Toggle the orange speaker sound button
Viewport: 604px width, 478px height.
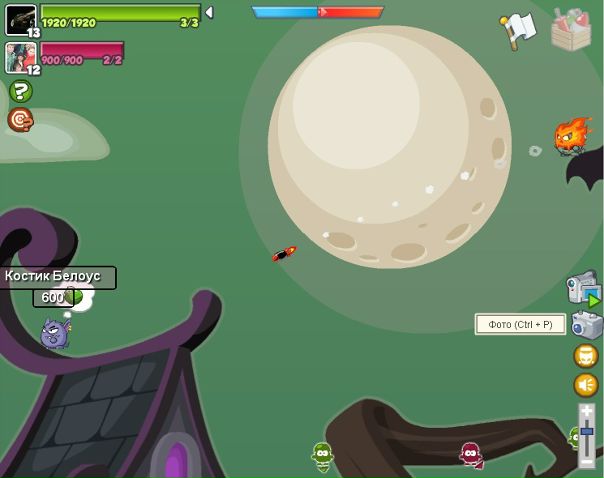pos(586,385)
